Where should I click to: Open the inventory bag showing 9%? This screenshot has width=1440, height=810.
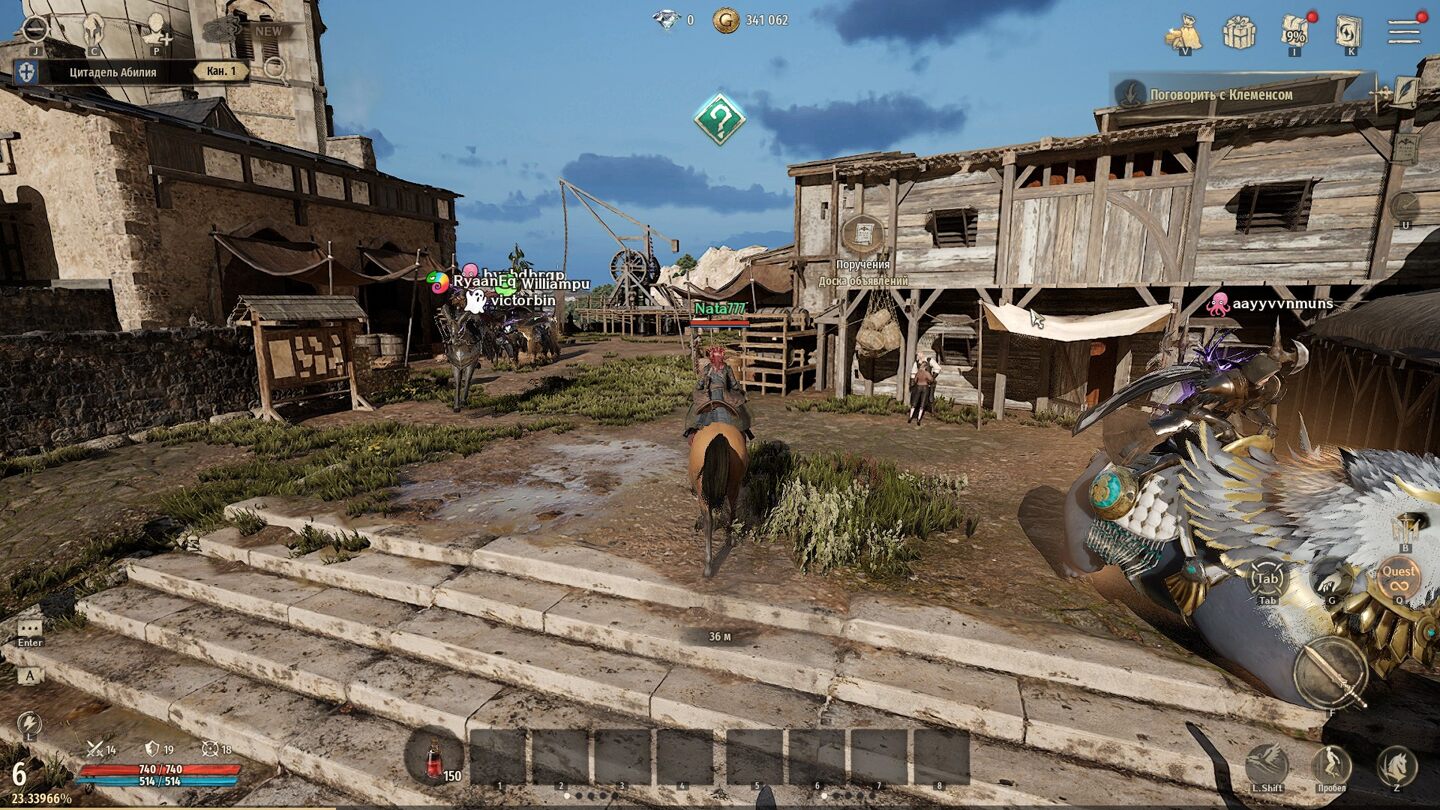[x=1296, y=32]
